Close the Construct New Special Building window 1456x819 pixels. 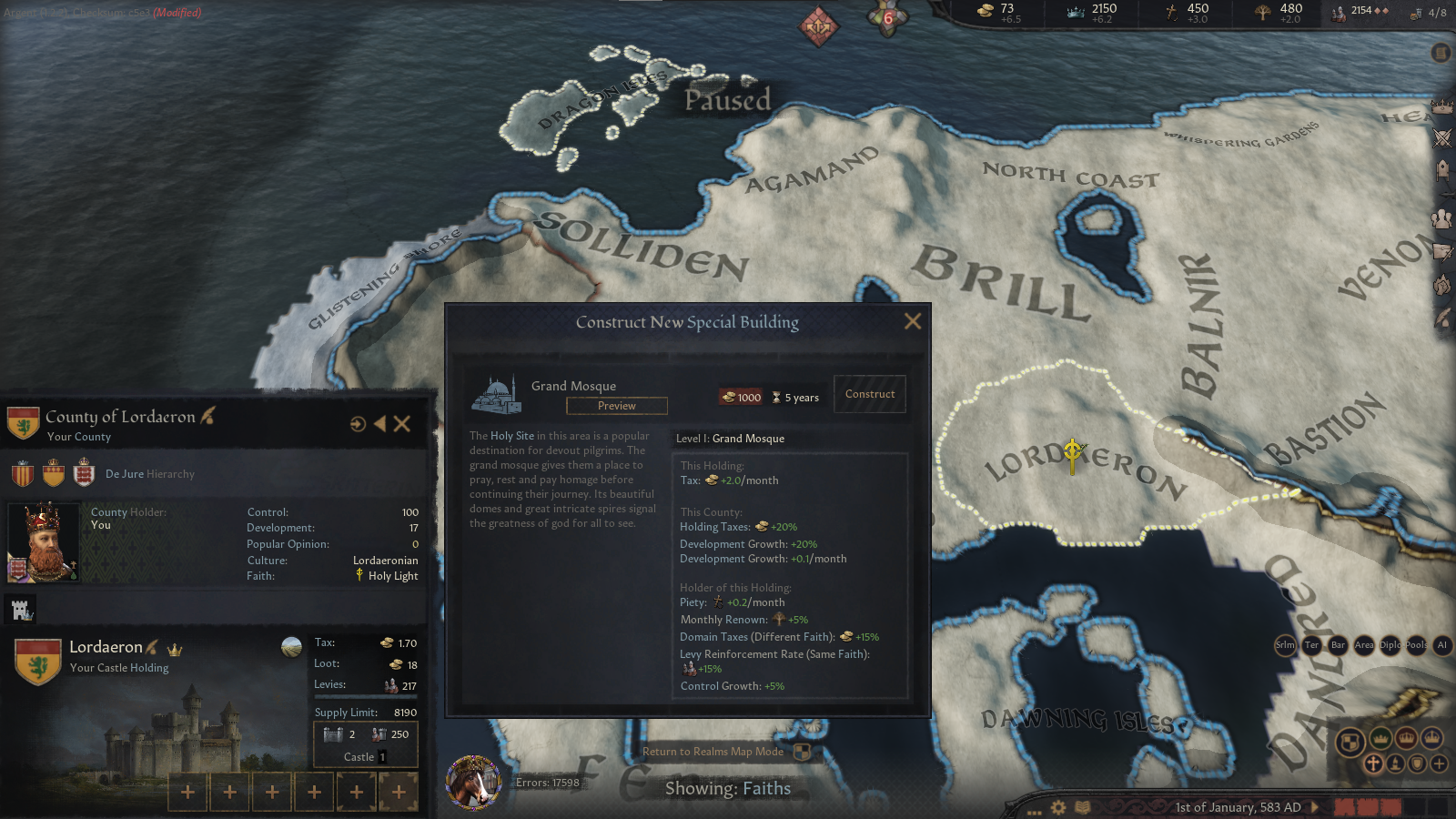pyautogui.click(x=913, y=321)
